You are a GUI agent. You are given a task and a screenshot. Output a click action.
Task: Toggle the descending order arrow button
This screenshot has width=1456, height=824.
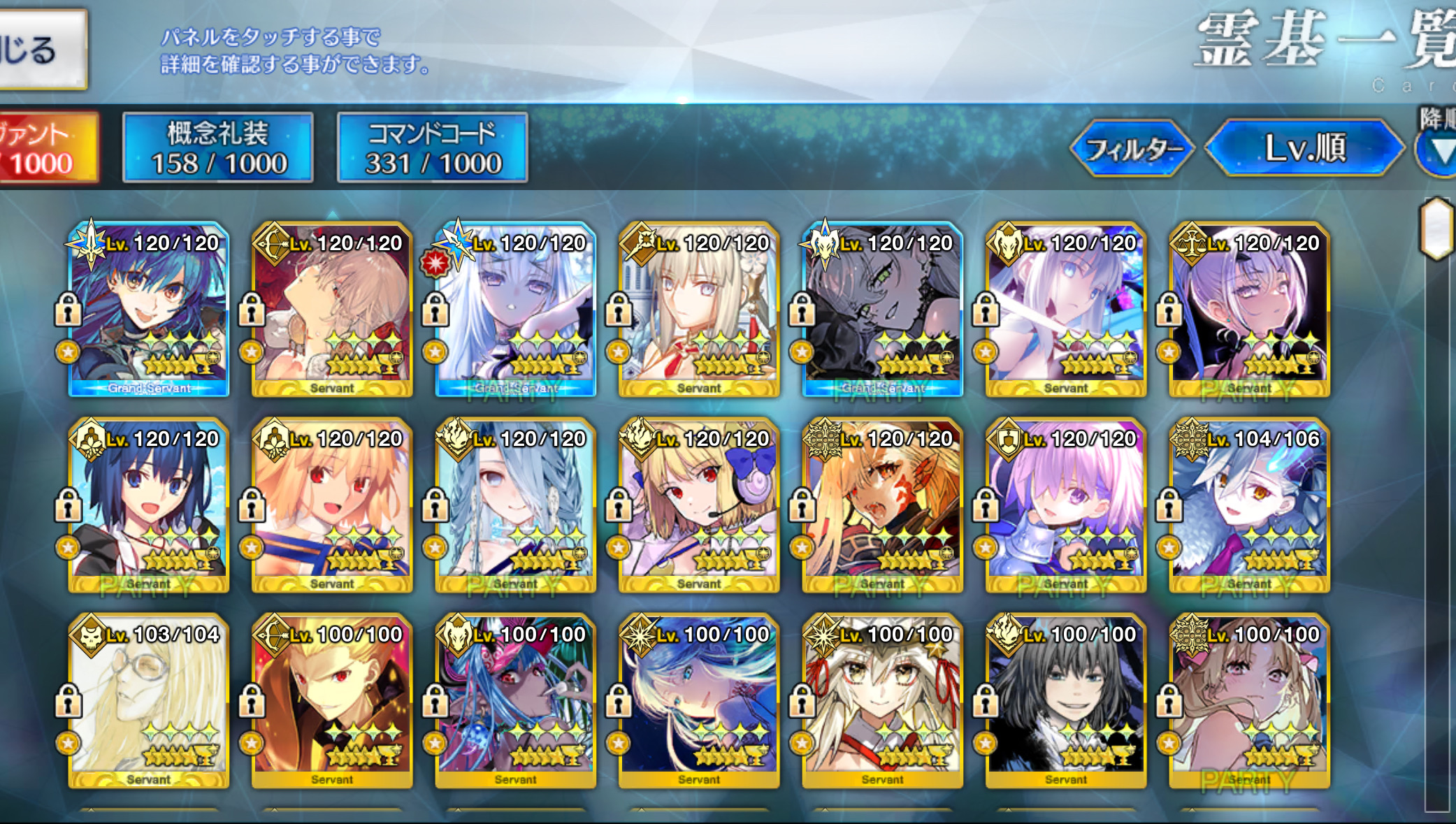click(1440, 148)
